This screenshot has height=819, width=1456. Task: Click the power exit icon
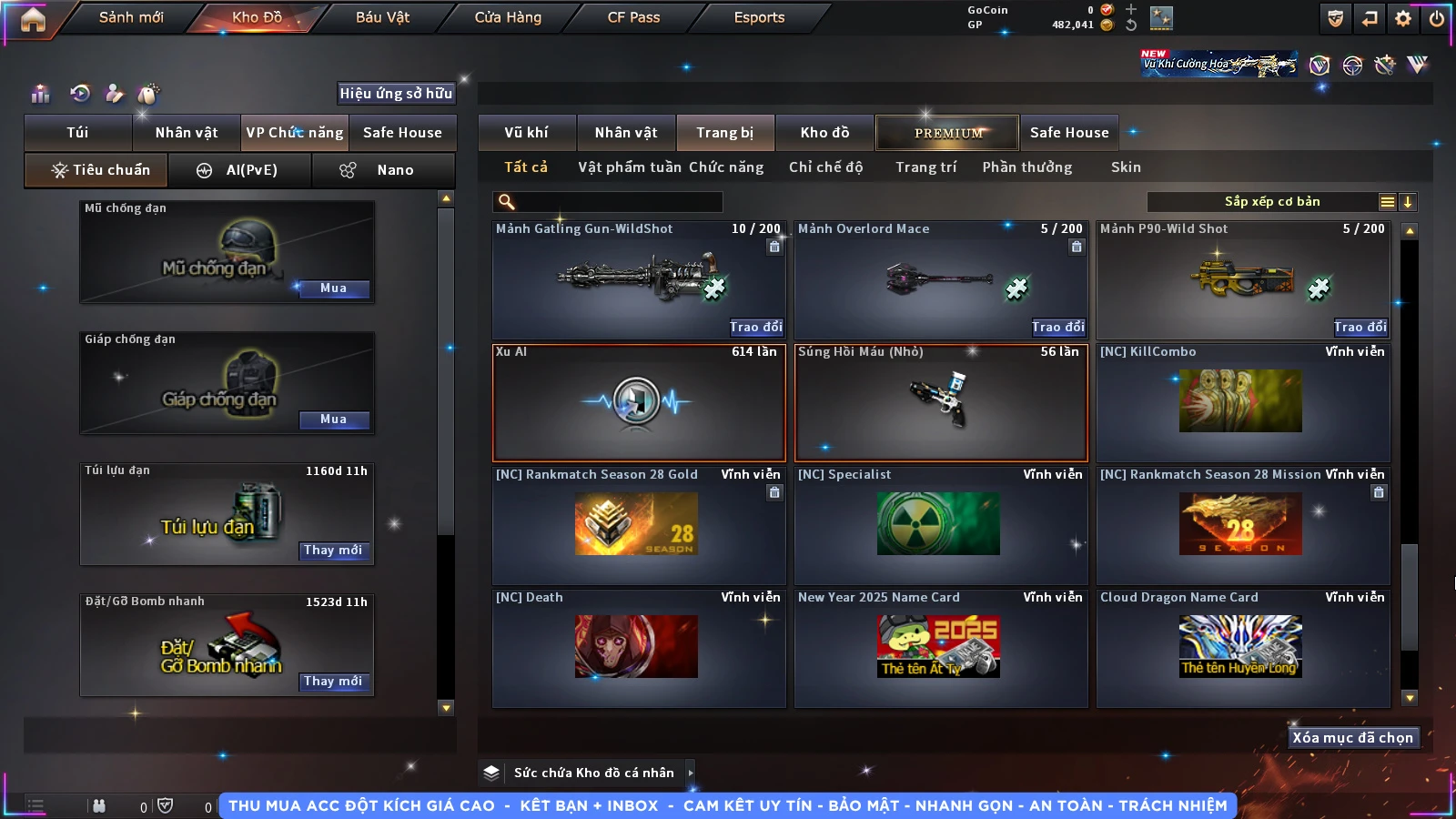click(x=1437, y=18)
